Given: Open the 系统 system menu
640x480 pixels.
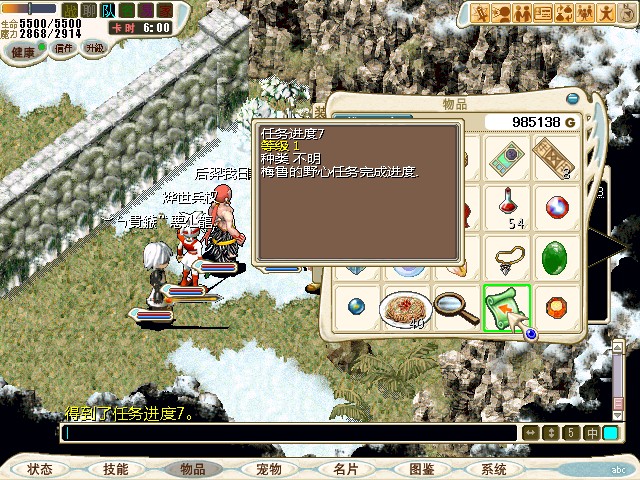Looking at the screenshot, I should [493, 469].
